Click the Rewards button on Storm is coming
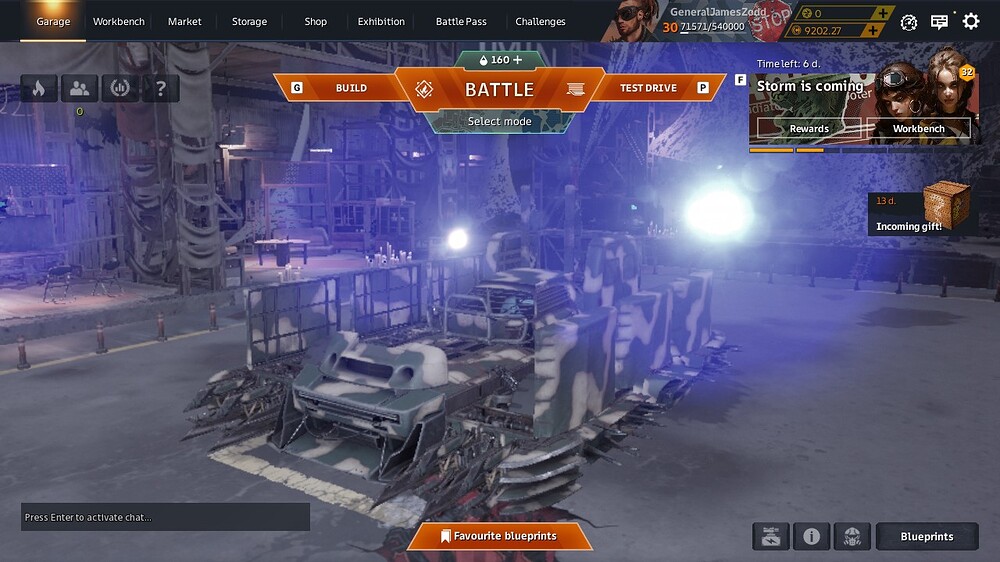 coord(809,128)
